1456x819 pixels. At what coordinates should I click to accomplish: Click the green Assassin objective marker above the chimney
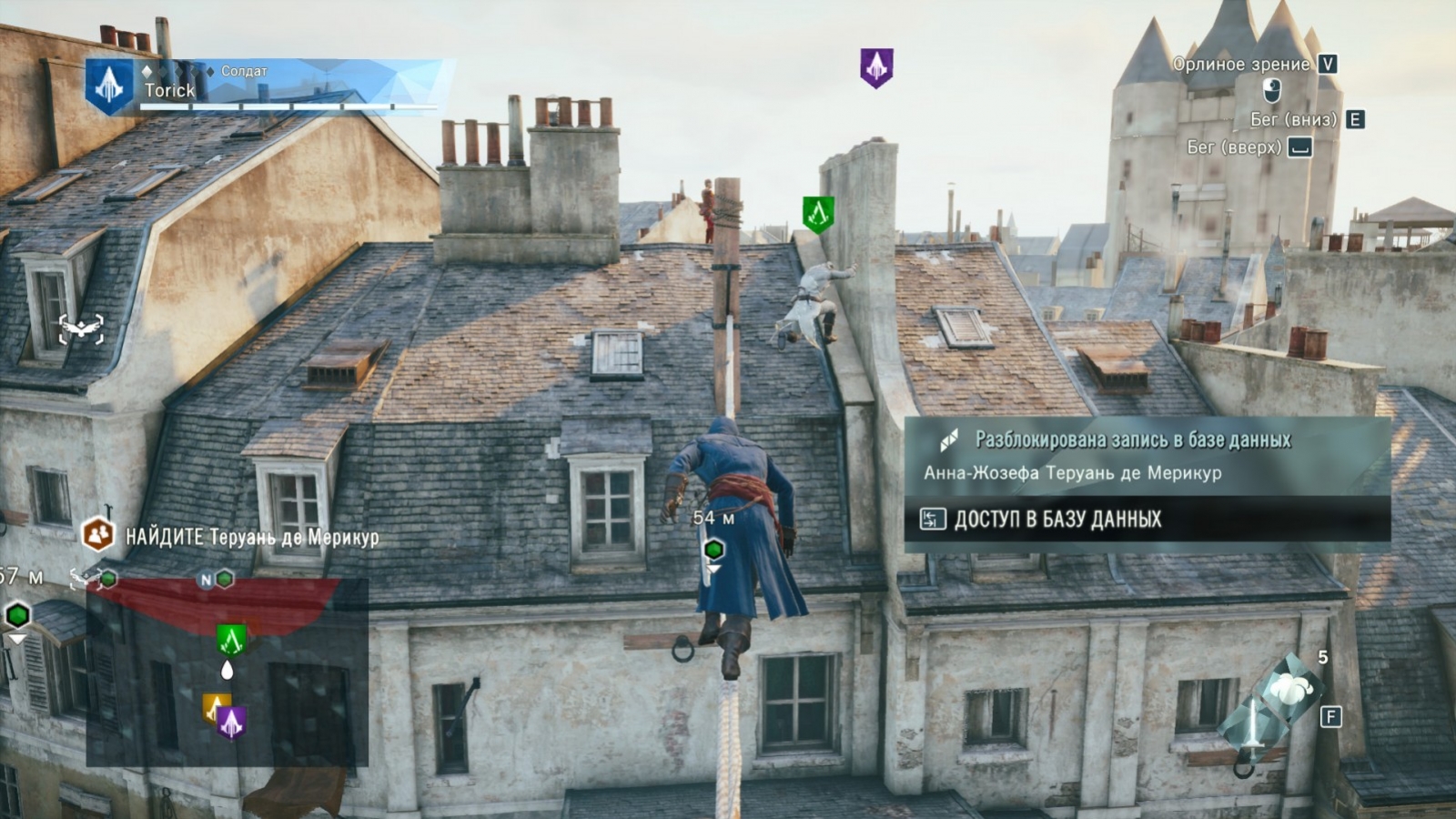pos(814,214)
